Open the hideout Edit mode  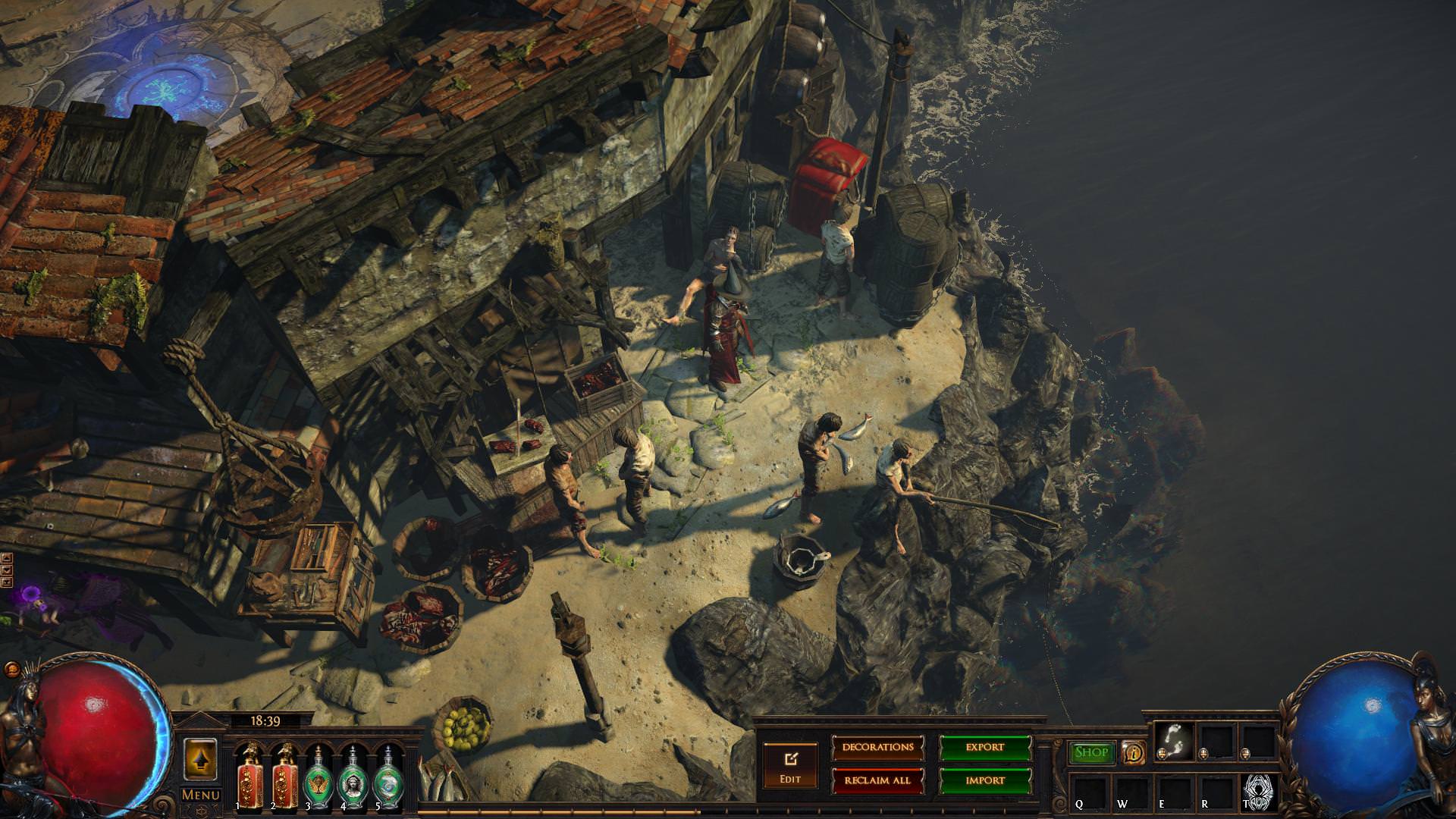[x=790, y=764]
